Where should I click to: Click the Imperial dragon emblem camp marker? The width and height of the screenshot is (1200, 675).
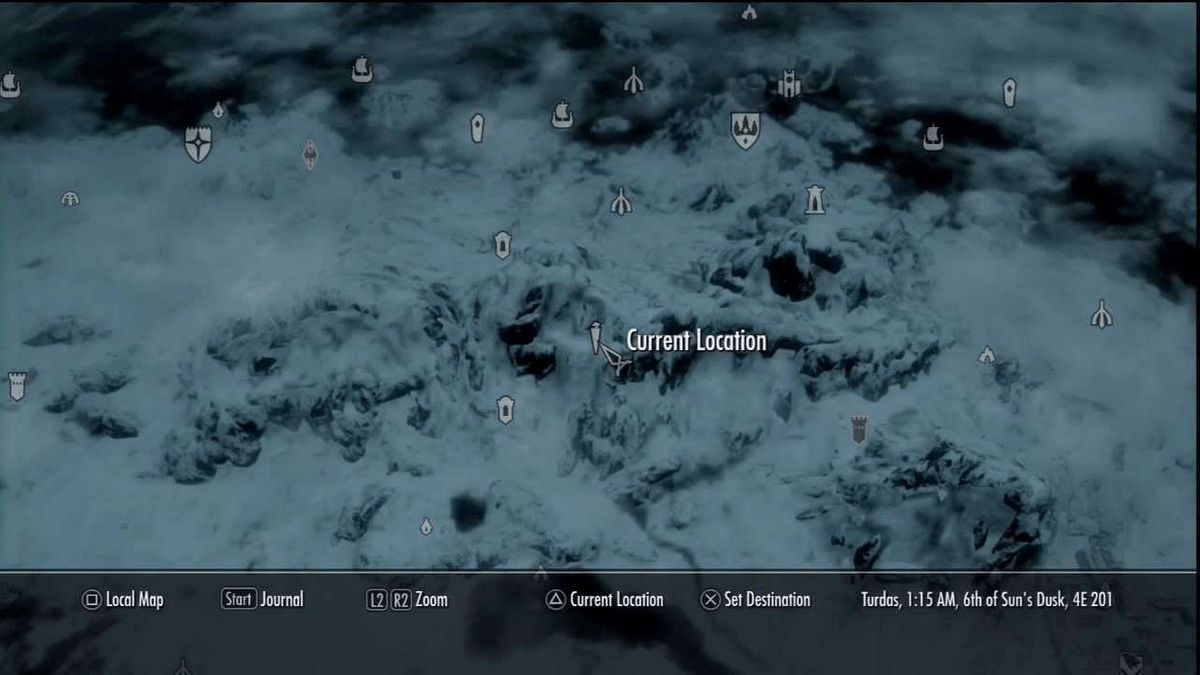coord(310,153)
